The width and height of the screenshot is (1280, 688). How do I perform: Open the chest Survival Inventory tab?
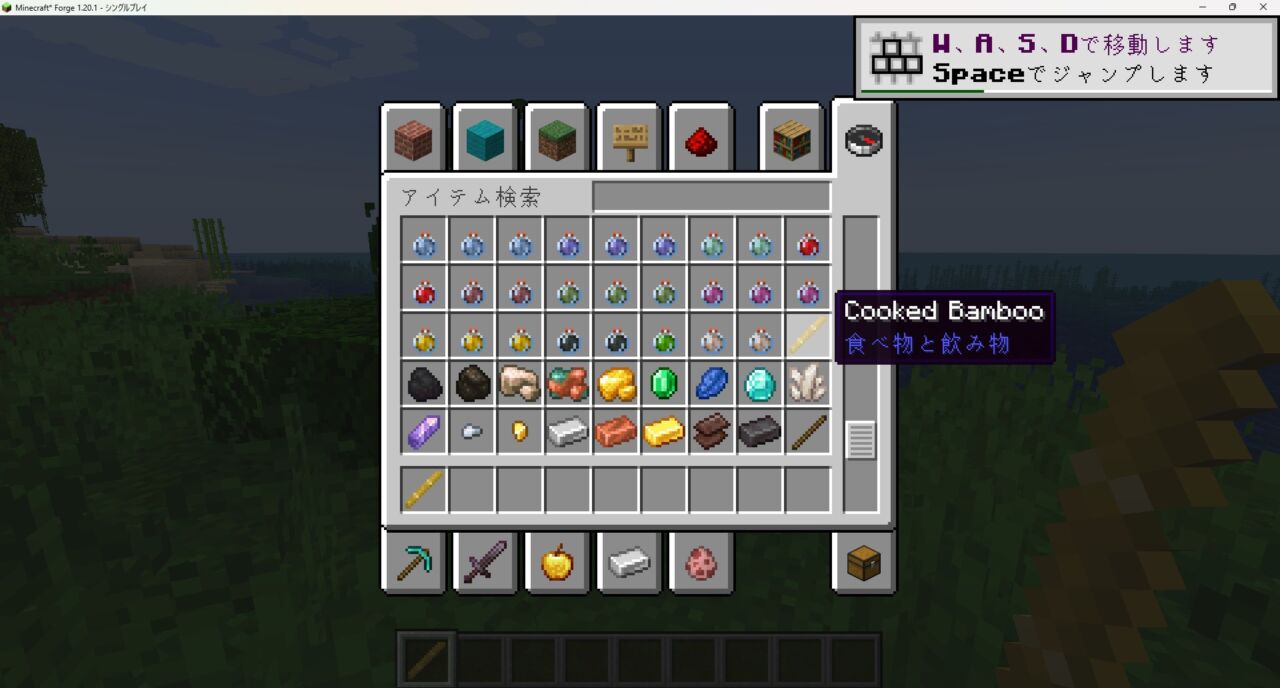[863, 563]
